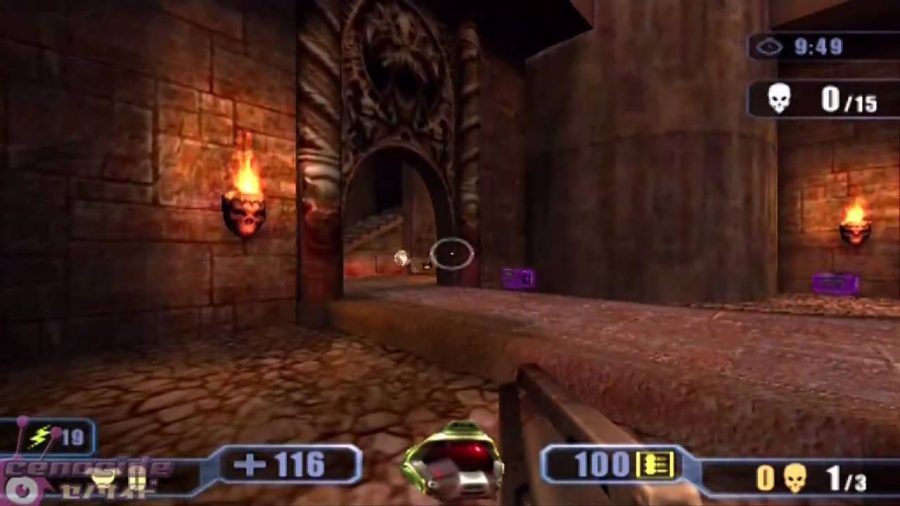Click the white skull frag counter icon
This screenshot has width=900, height=506.
(778, 98)
